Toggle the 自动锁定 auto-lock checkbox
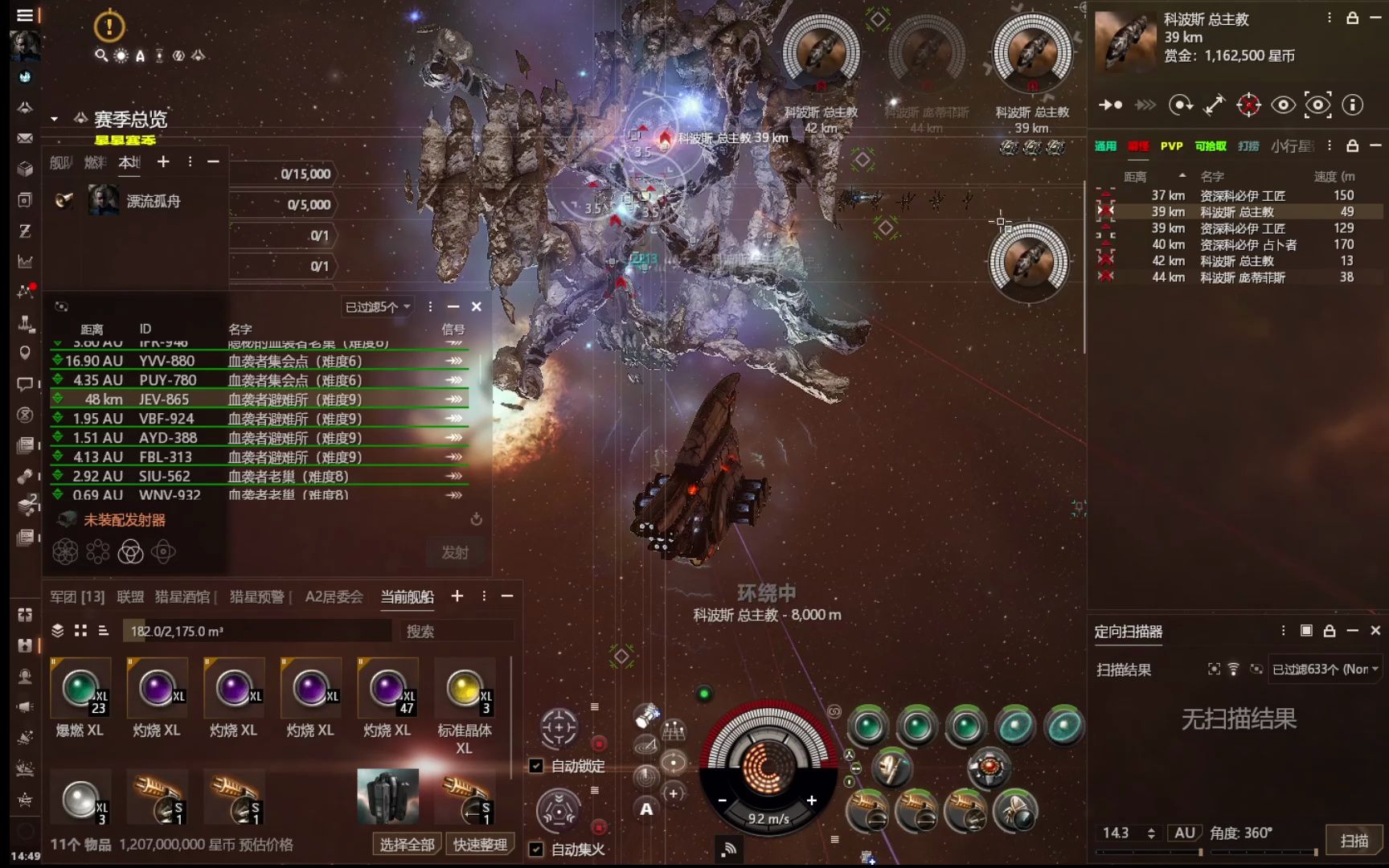The height and width of the screenshot is (868, 1389). [535, 767]
